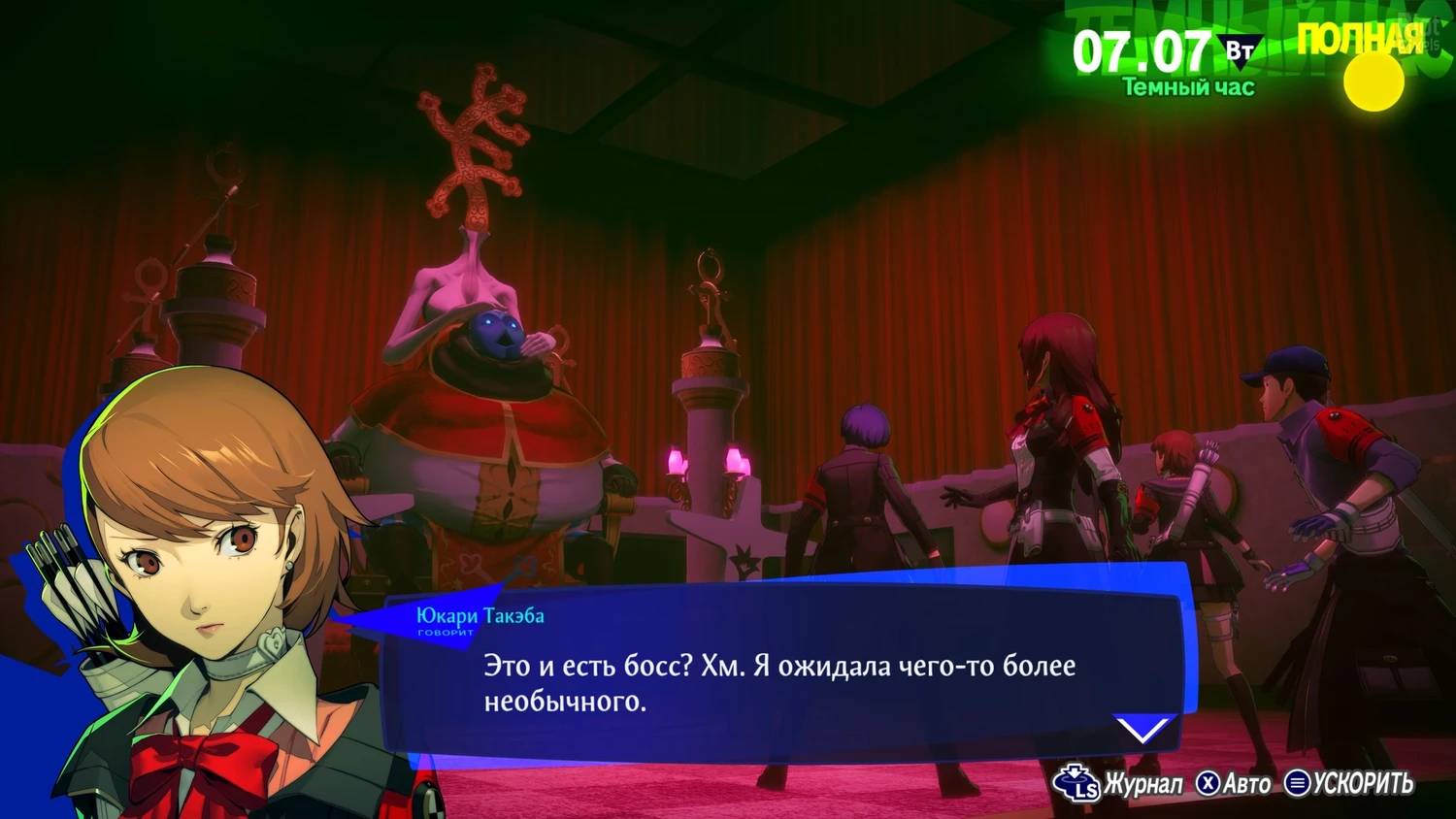The height and width of the screenshot is (819, 1456).
Task: Advance dialogue with the white arrow
Action: coord(1142,728)
